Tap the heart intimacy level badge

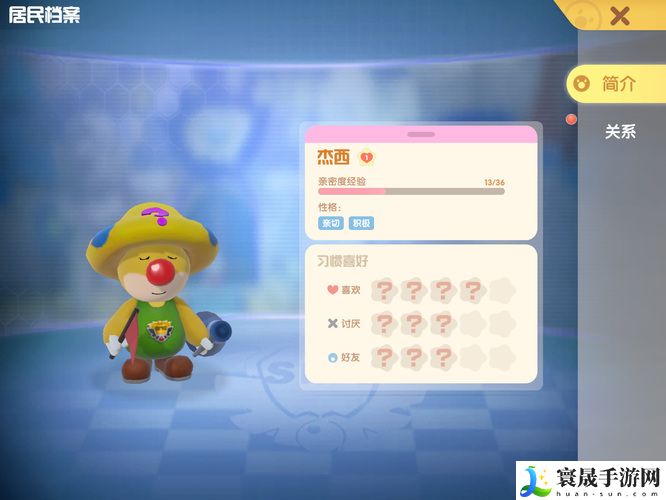[367, 156]
